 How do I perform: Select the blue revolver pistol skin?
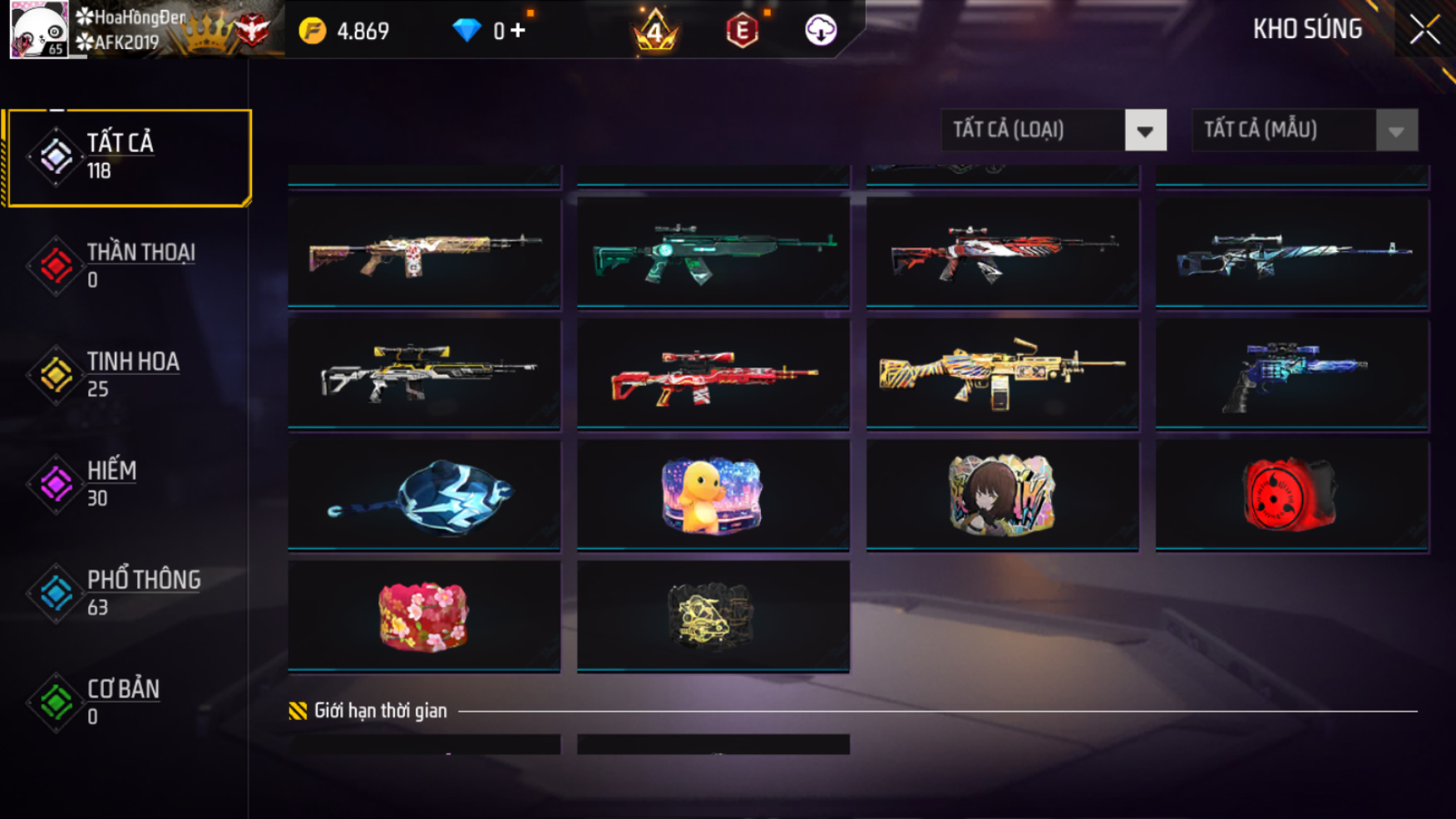coord(1291,373)
